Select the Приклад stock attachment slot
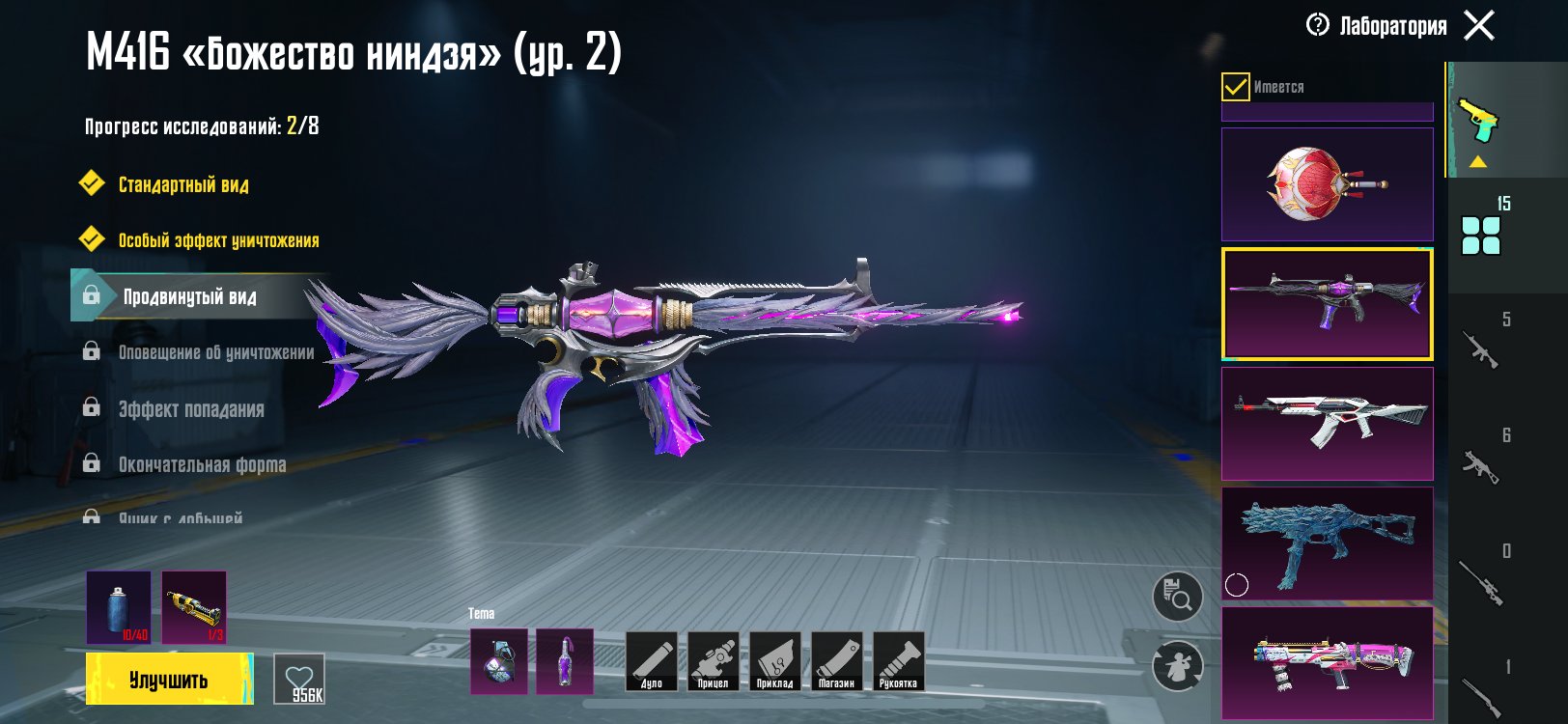This screenshot has width=1568, height=724. (775, 662)
